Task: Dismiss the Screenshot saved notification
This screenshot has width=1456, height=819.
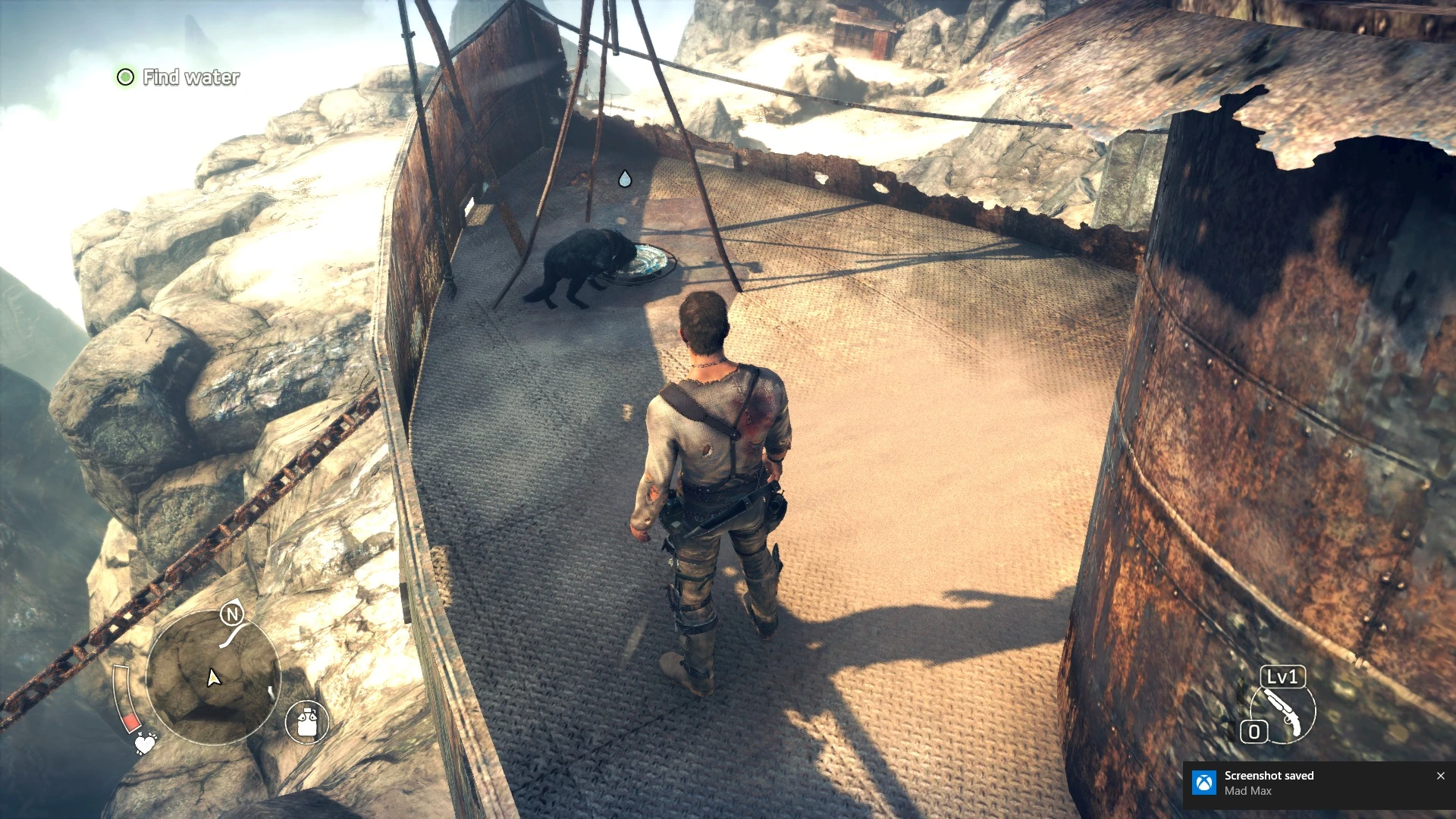Action: pyautogui.click(x=1440, y=776)
